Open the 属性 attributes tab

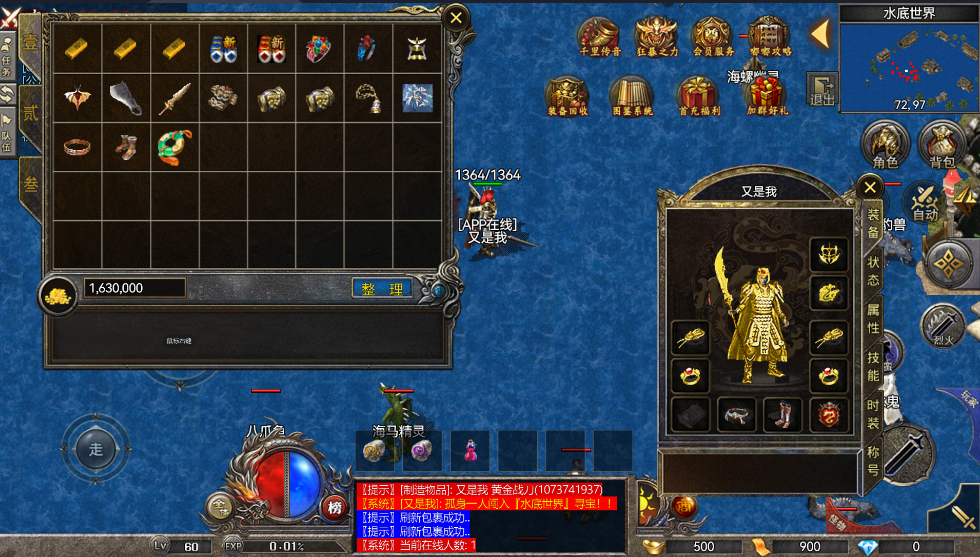[x=872, y=319]
